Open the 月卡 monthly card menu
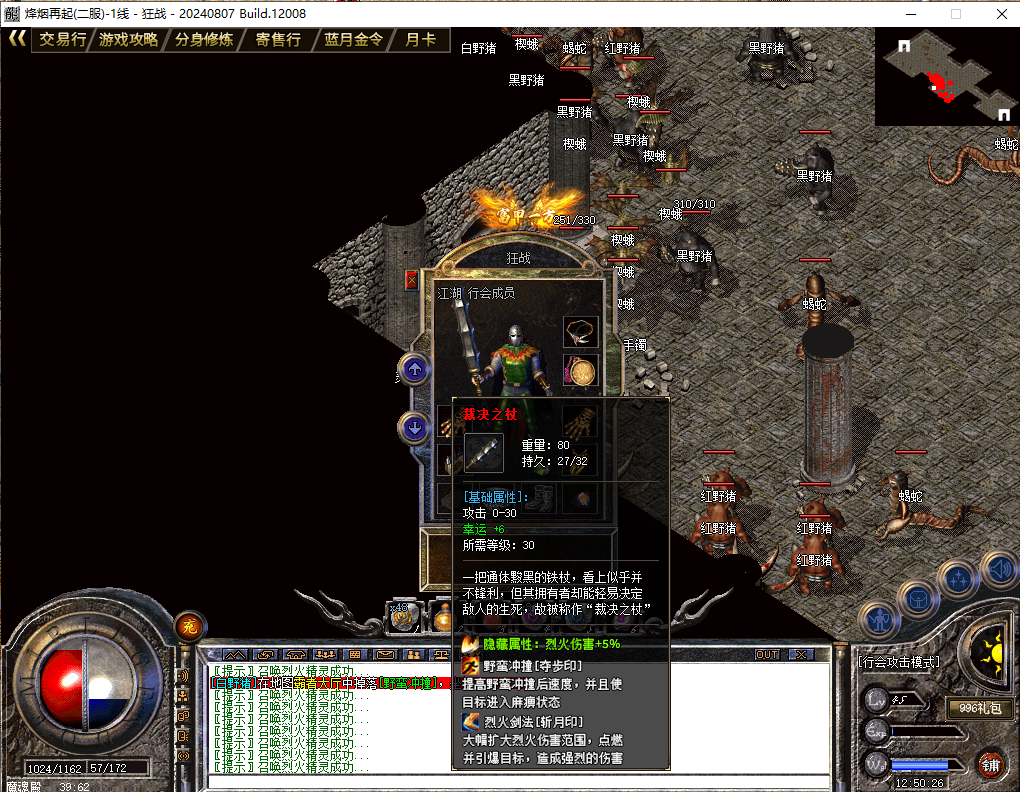 [x=420, y=40]
